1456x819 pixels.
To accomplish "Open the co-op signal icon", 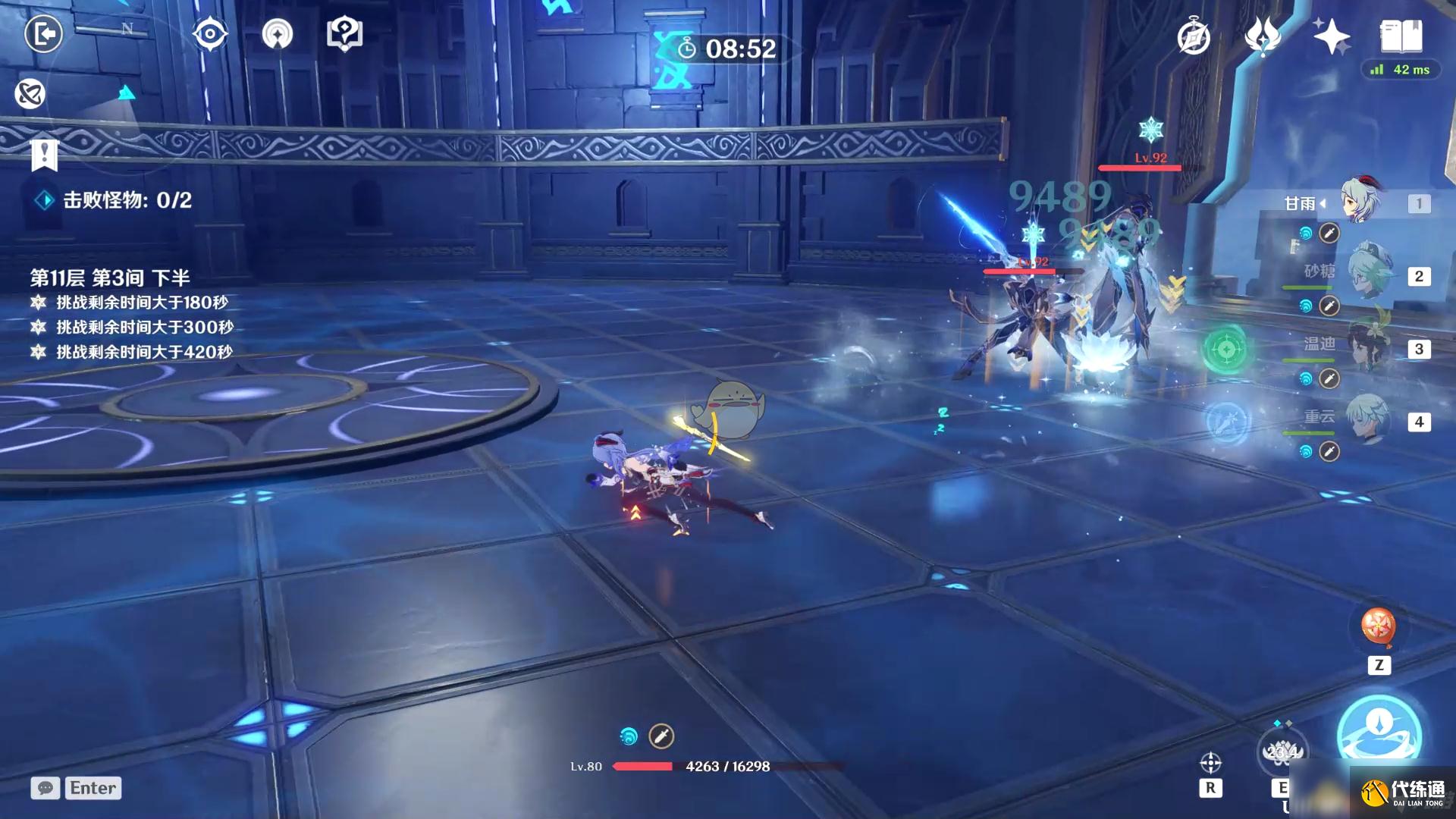I will click(278, 34).
